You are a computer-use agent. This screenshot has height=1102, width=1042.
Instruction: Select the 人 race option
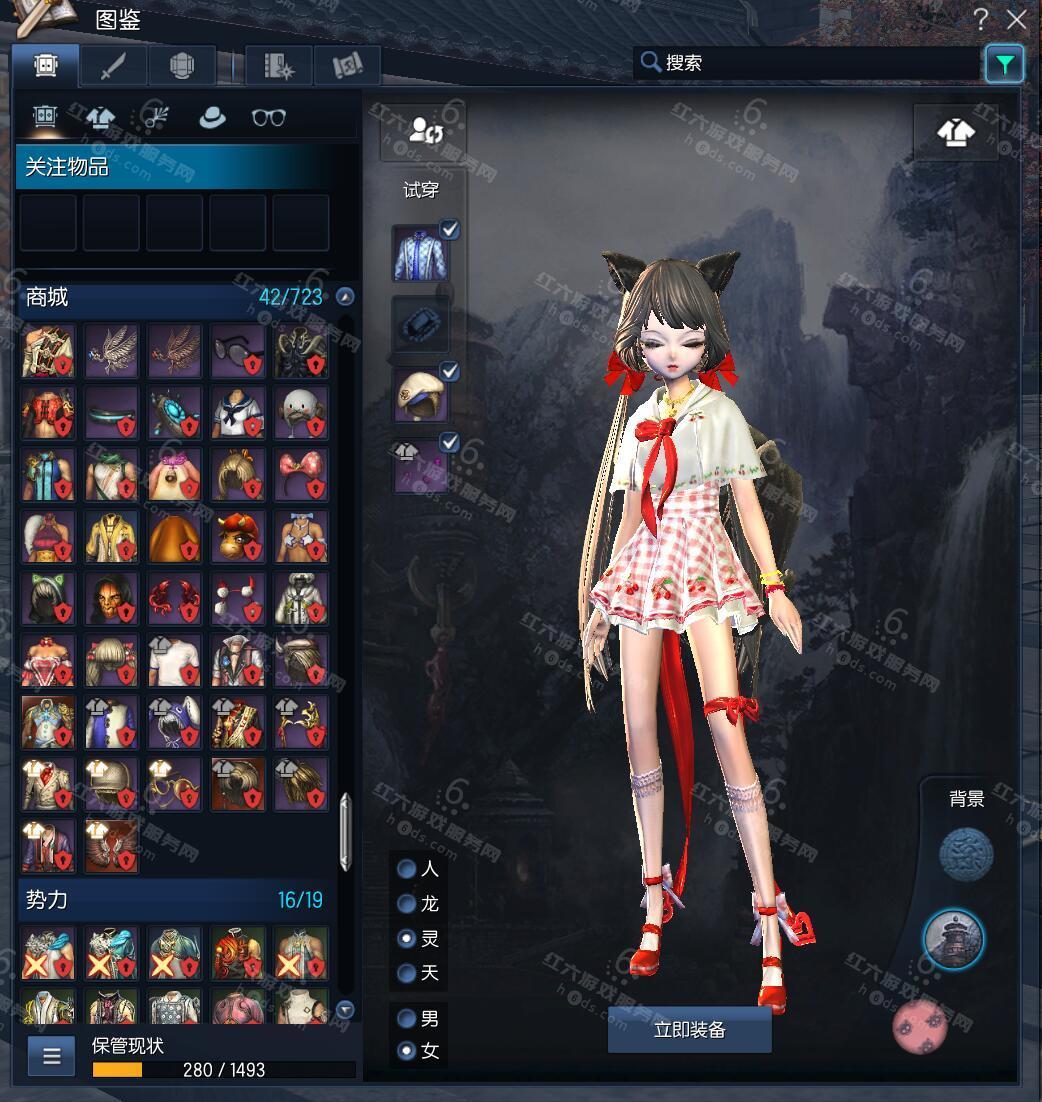(x=407, y=869)
